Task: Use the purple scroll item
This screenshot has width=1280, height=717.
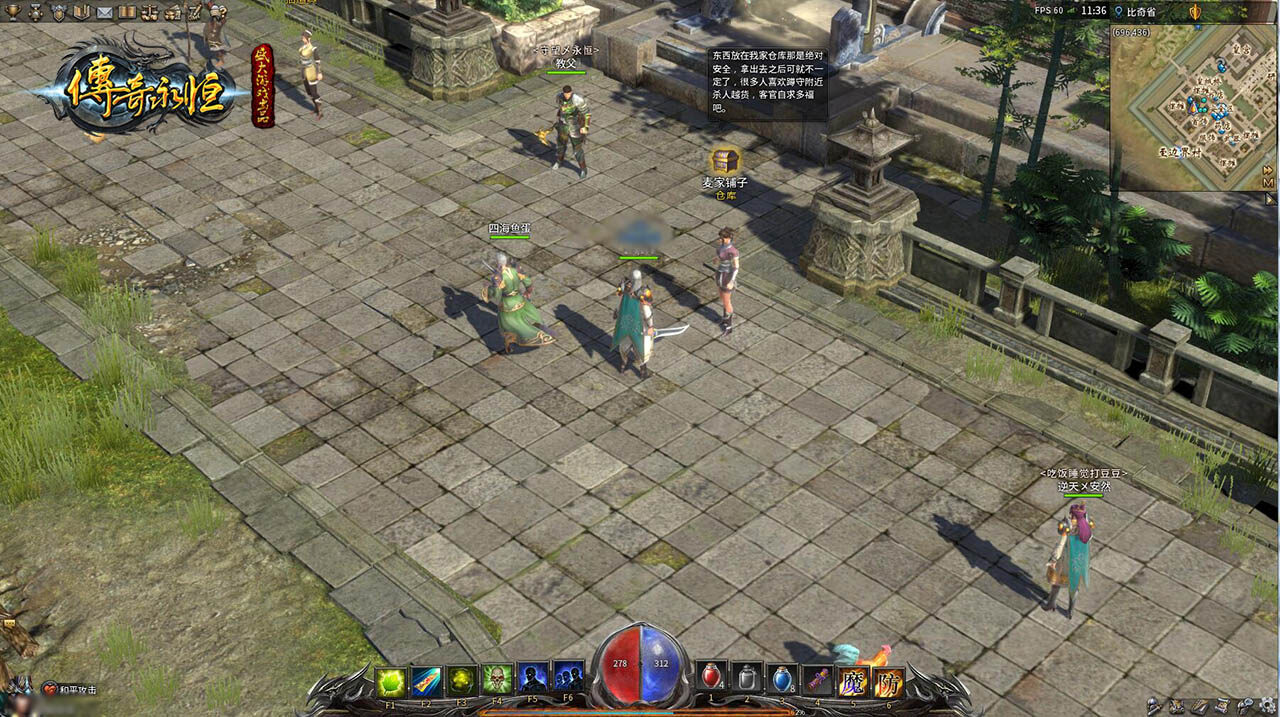Action: (x=819, y=681)
